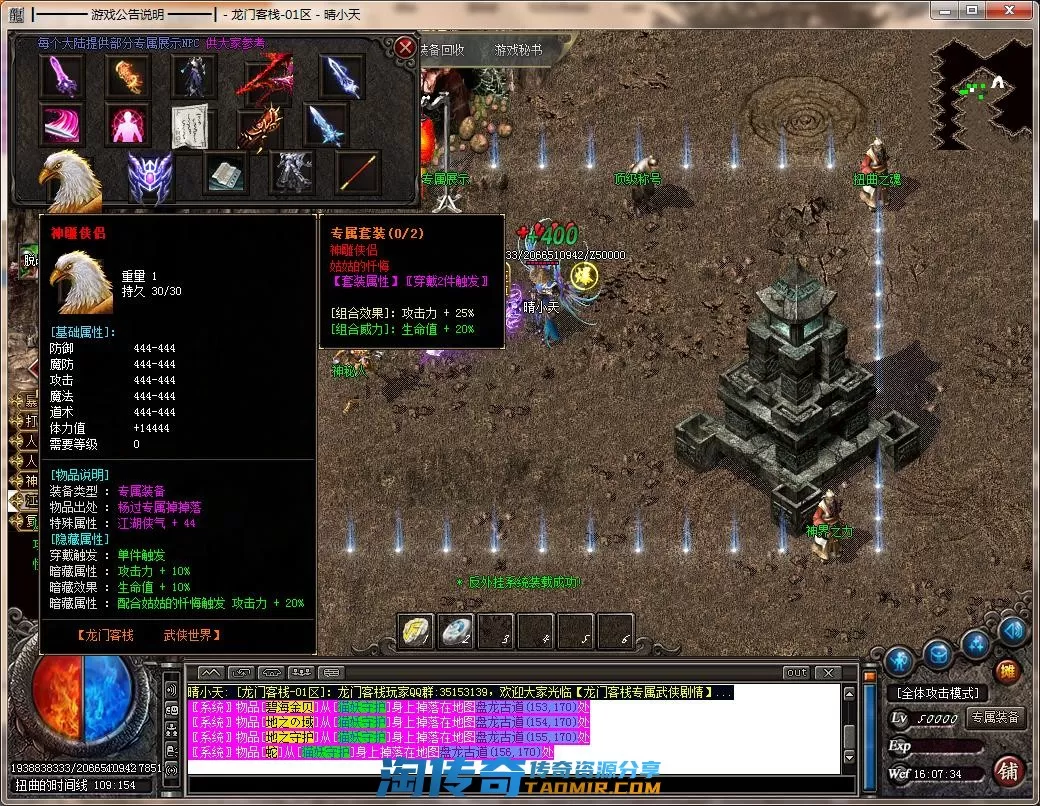This screenshot has width=1040, height=806.
Task: Use the silver item in hotbar slot 2
Action: pyautogui.click(x=457, y=631)
